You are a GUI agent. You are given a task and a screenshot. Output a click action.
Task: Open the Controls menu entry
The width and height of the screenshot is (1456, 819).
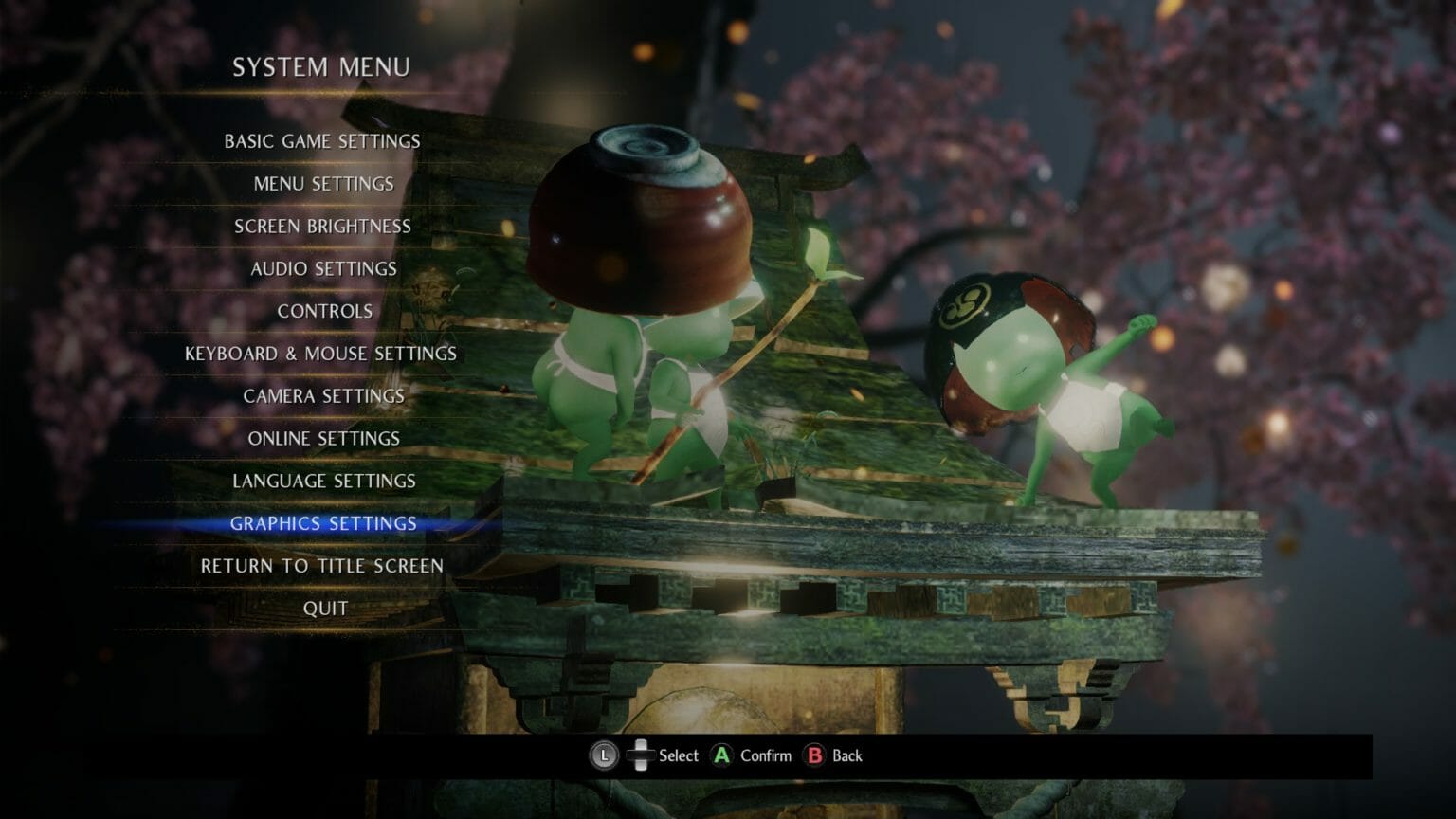point(323,310)
